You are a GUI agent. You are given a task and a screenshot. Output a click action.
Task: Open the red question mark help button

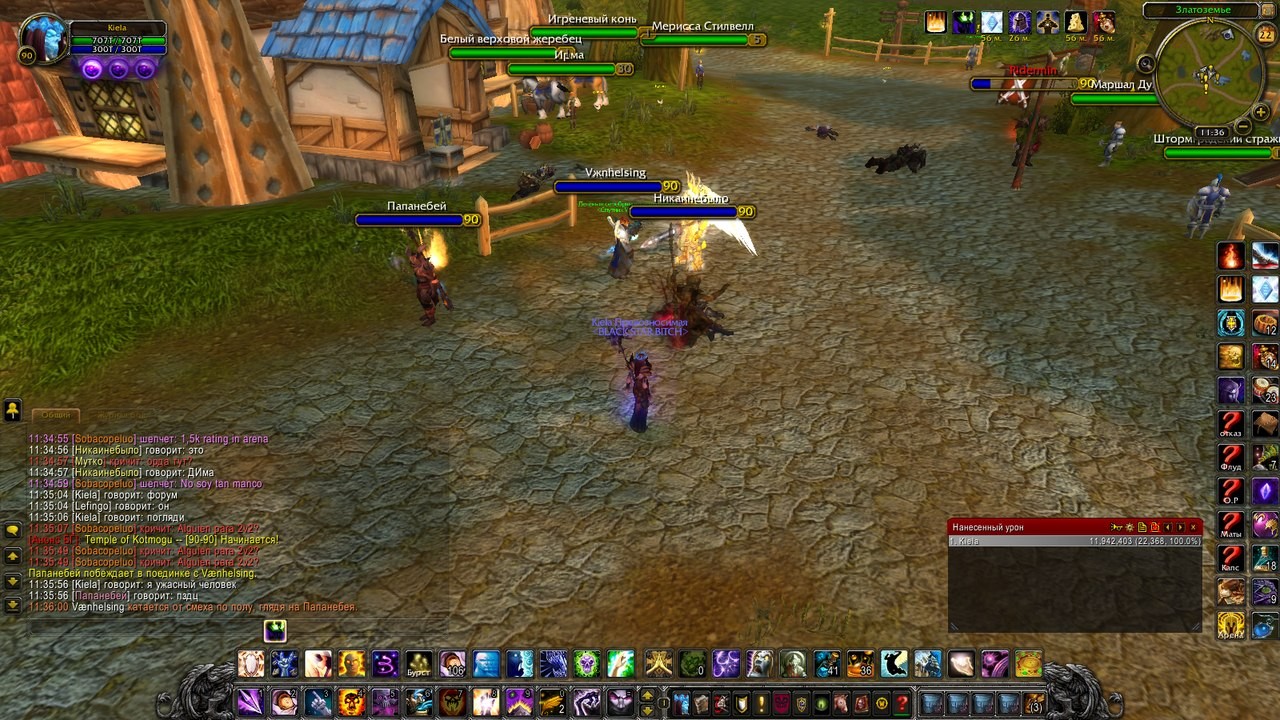(902, 703)
